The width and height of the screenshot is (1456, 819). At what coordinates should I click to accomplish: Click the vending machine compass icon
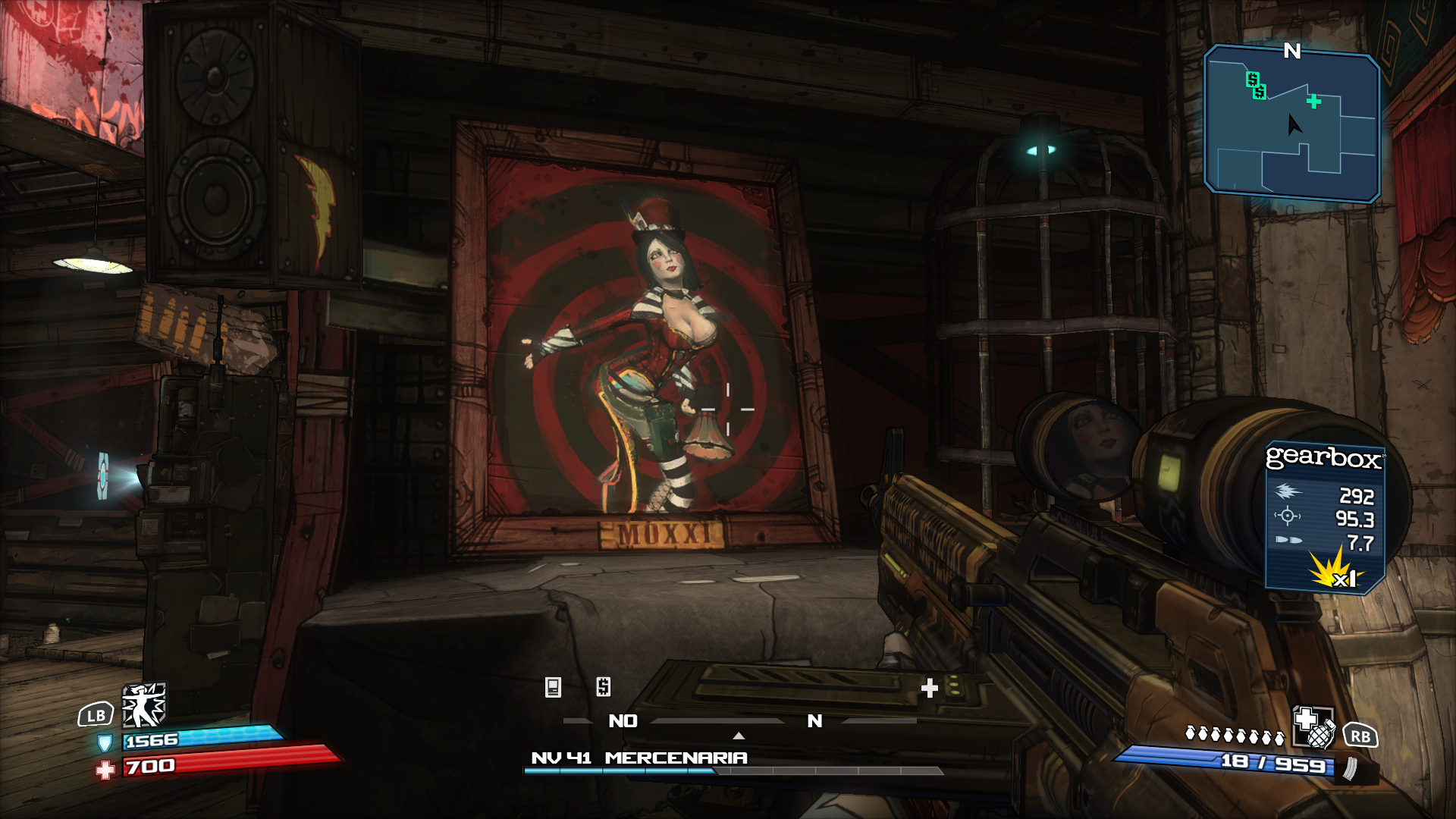[553, 687]
